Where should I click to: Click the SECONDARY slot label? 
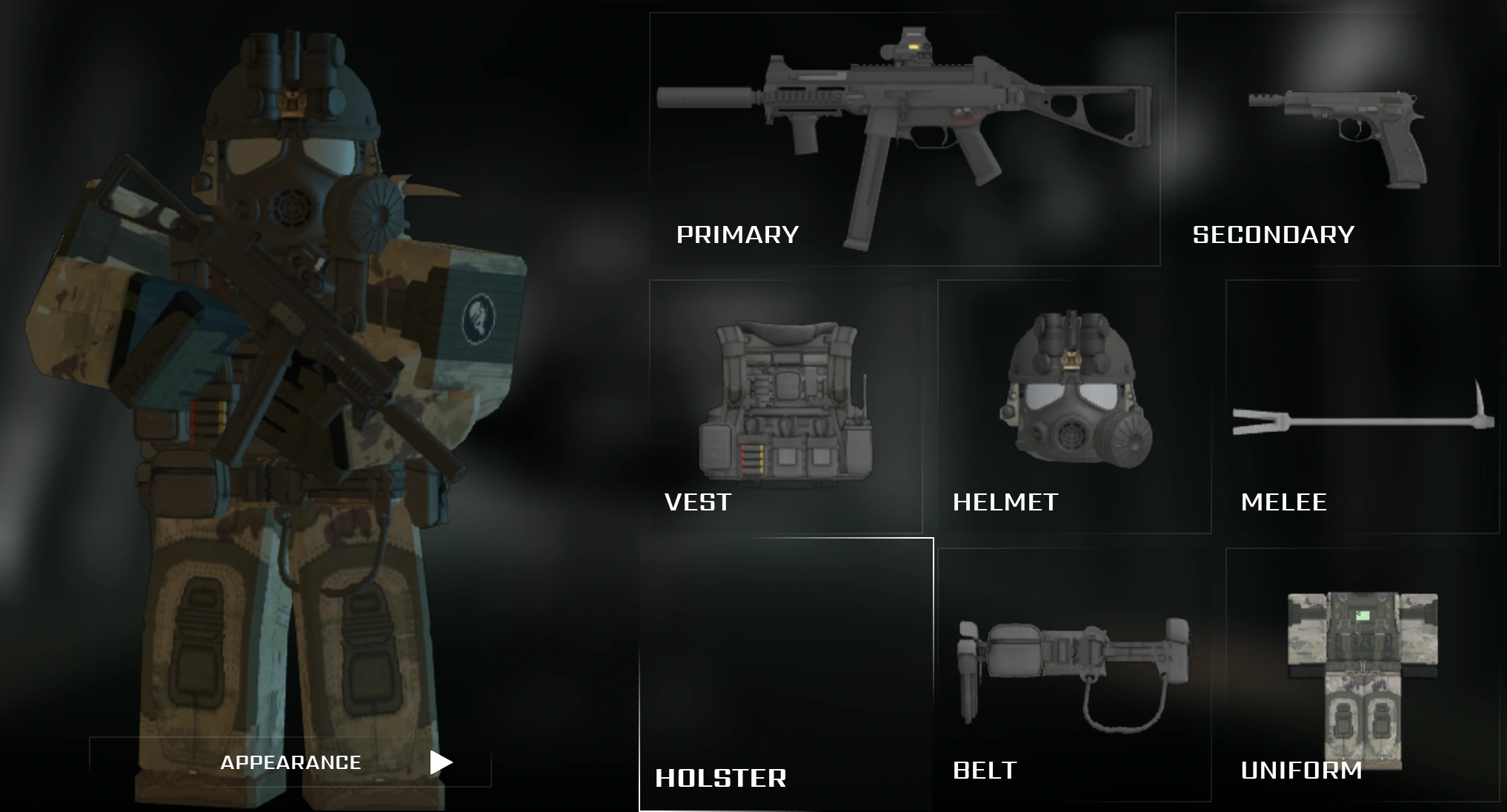click(x=1274, y=235)
